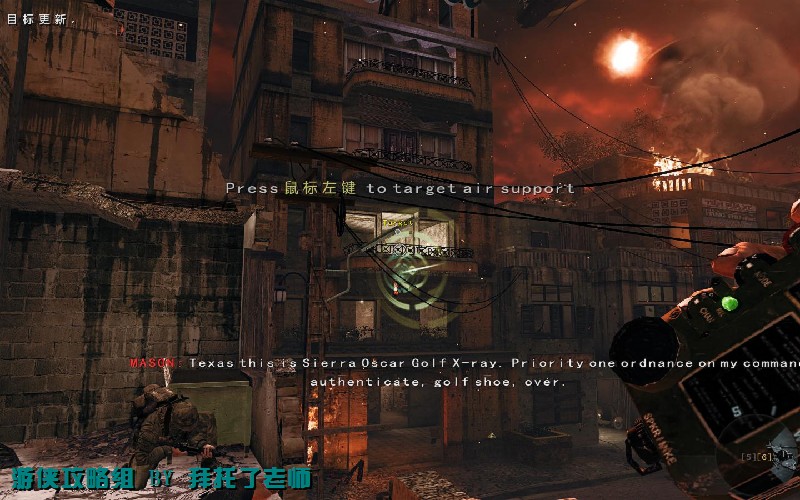The image size is (800, 500).
Task: Open the 目标更新 objective update notice
Action: point(37,18)
